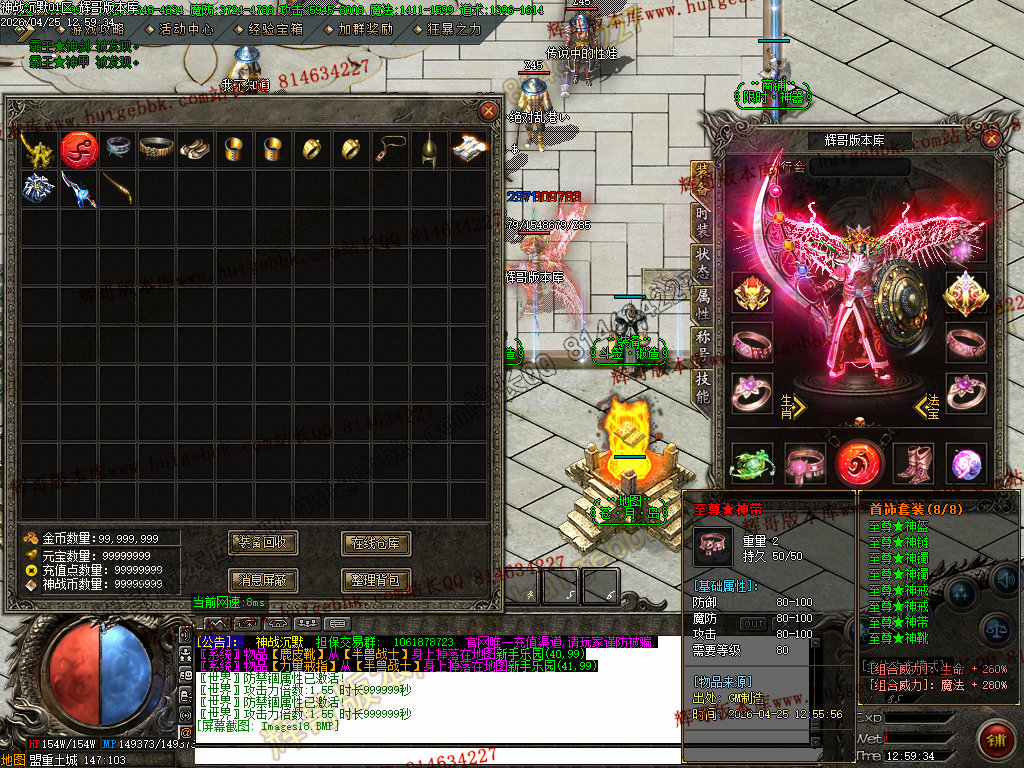Click the 消息屏蔽 message block button
The width and height of the screenshot is (1024, 768).
click(x=263, y=579)
